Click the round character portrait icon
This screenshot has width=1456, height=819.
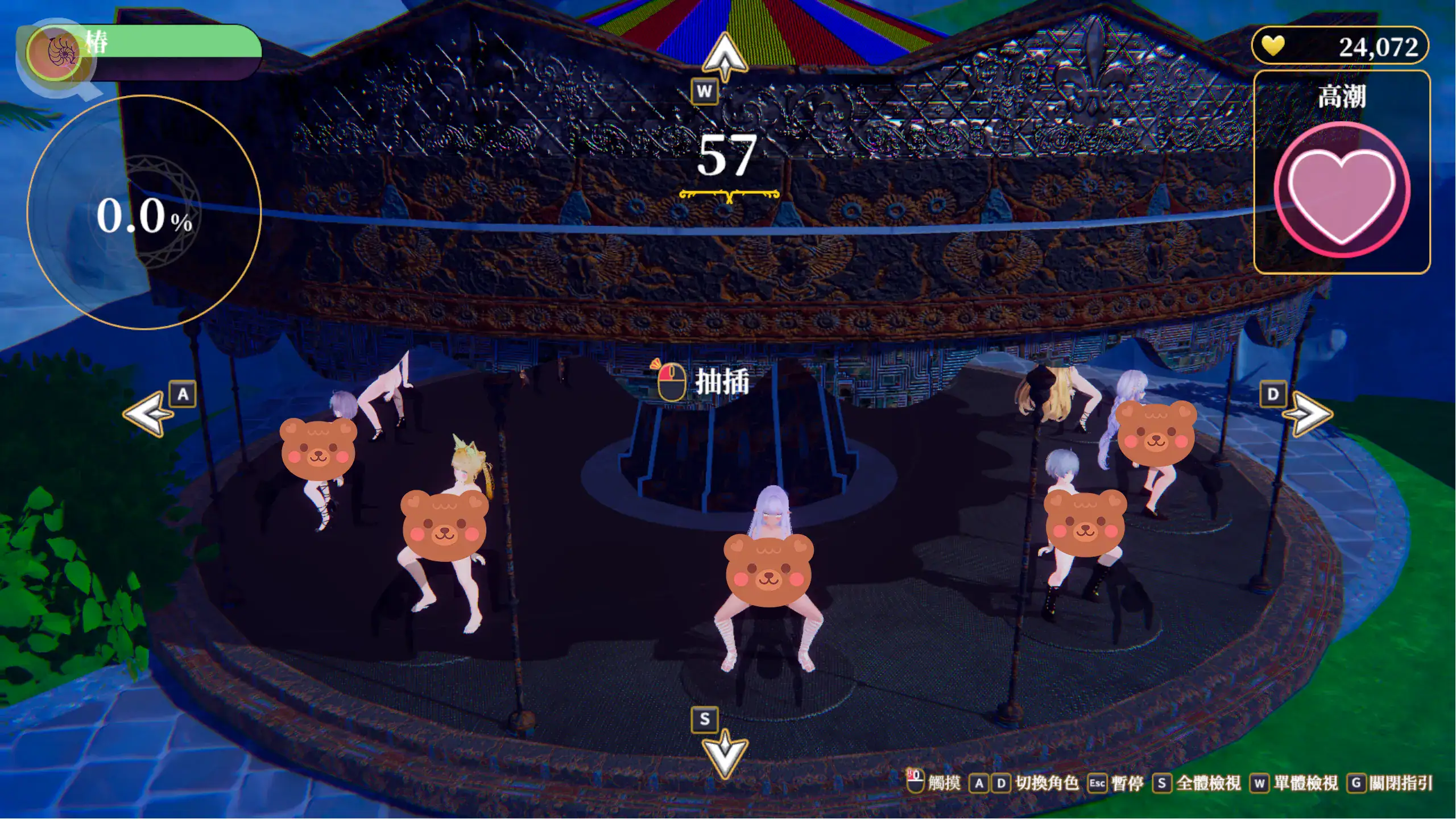click(x=55, y=52)
